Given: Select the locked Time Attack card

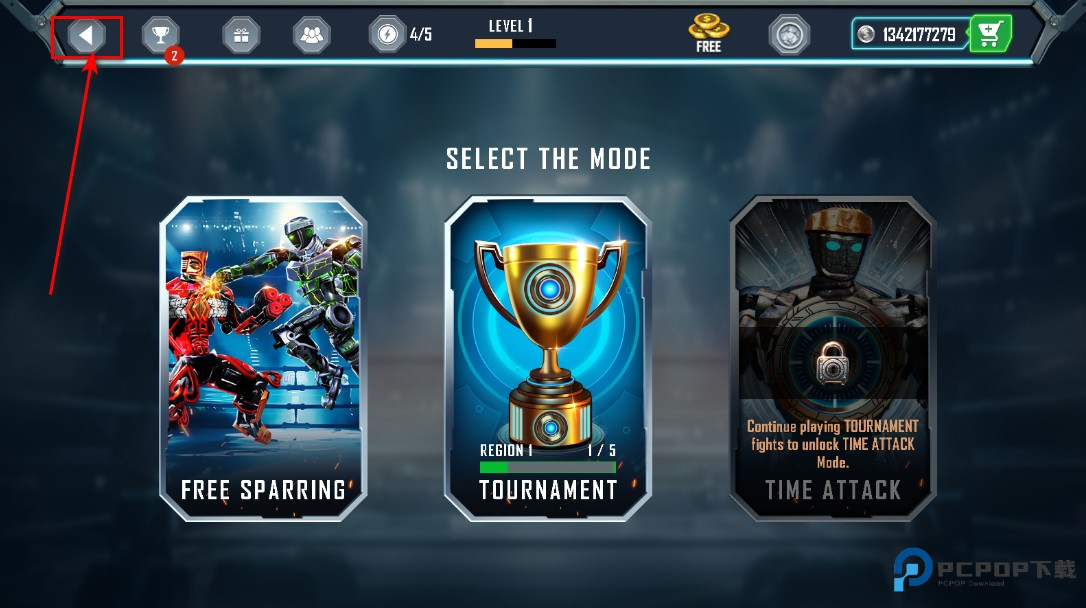Looking at the screenshot, I should [832, 358].
